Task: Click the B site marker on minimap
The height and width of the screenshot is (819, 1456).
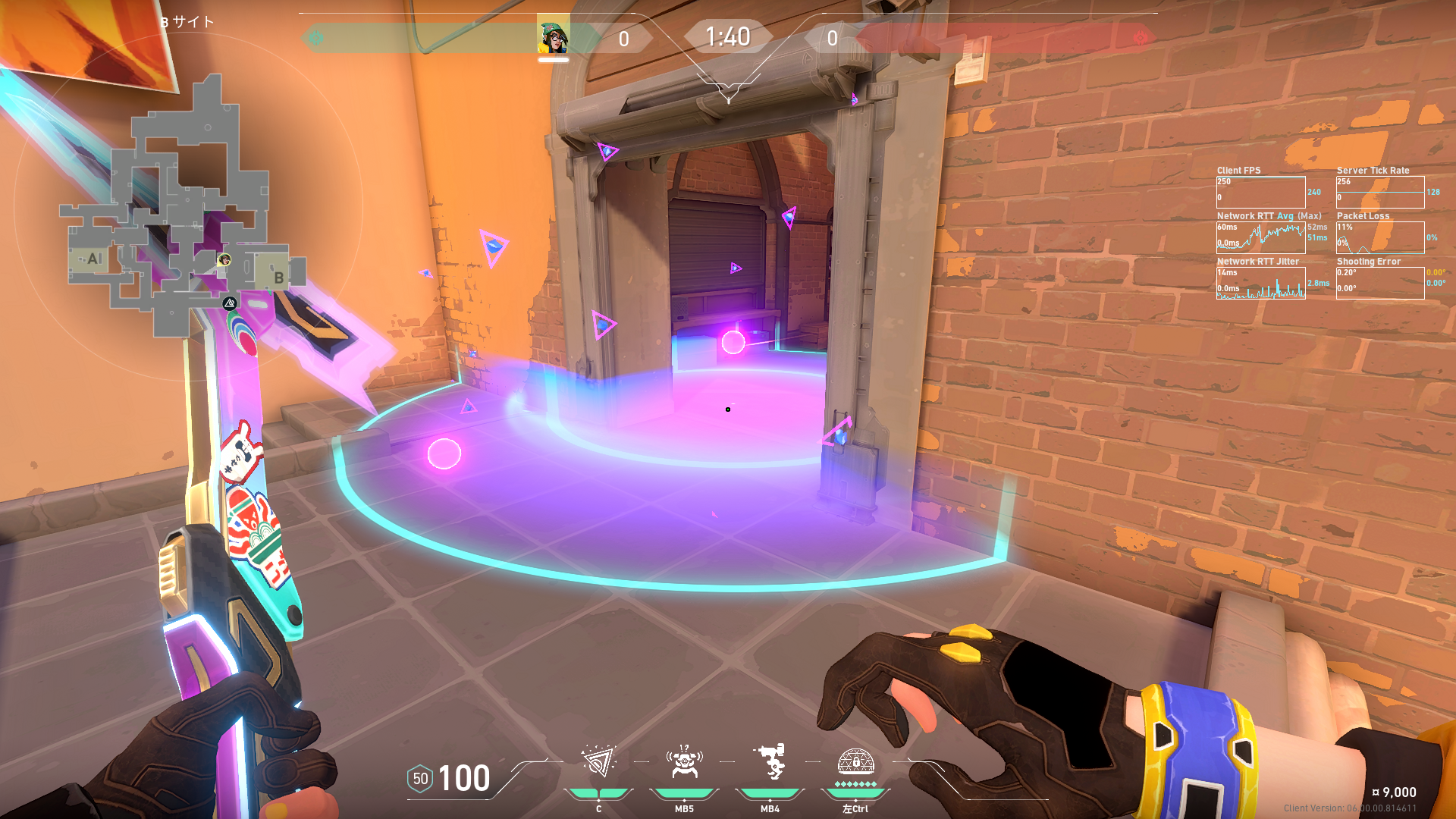Action: click(x=278, y=278)
